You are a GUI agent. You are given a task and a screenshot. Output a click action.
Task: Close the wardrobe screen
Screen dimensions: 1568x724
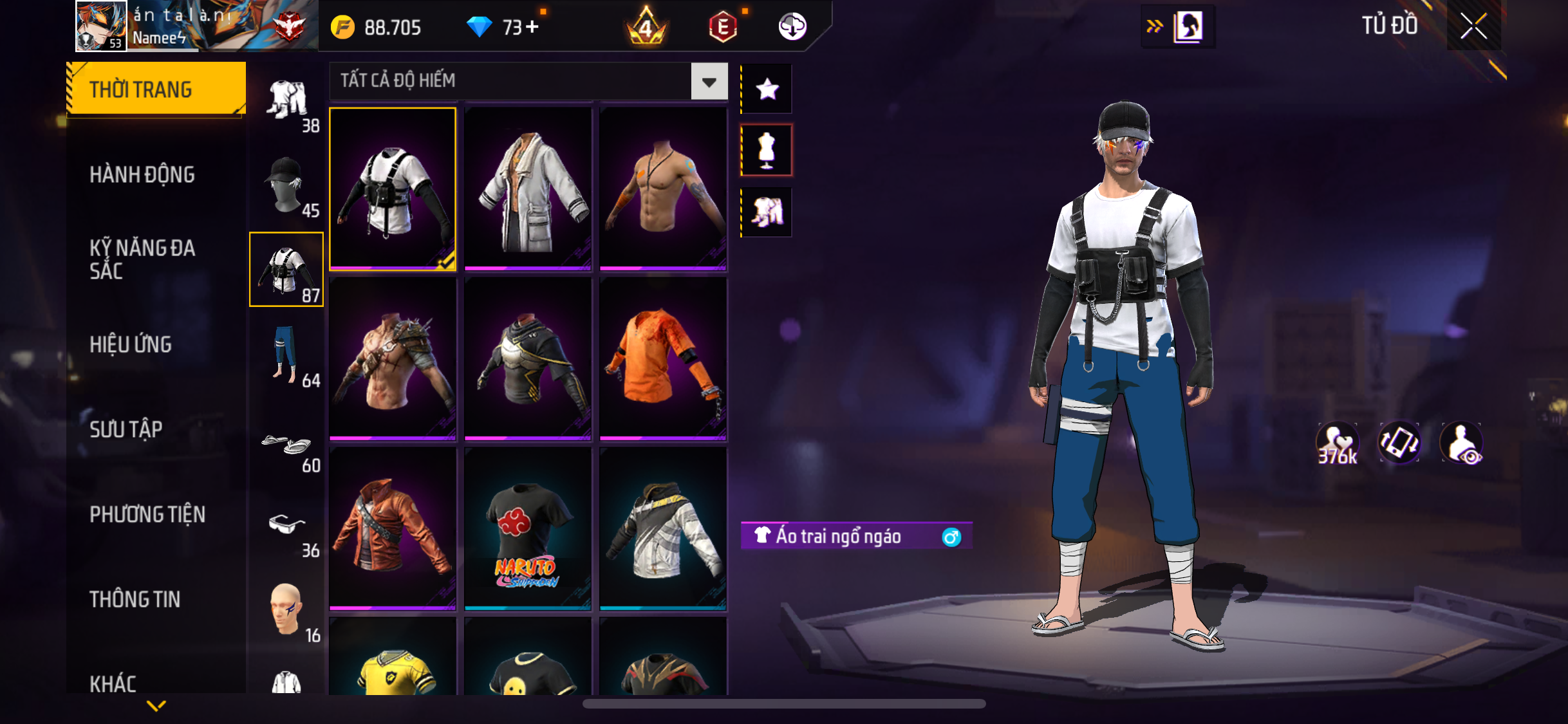pyautogui.click(x=1473, y=26)
